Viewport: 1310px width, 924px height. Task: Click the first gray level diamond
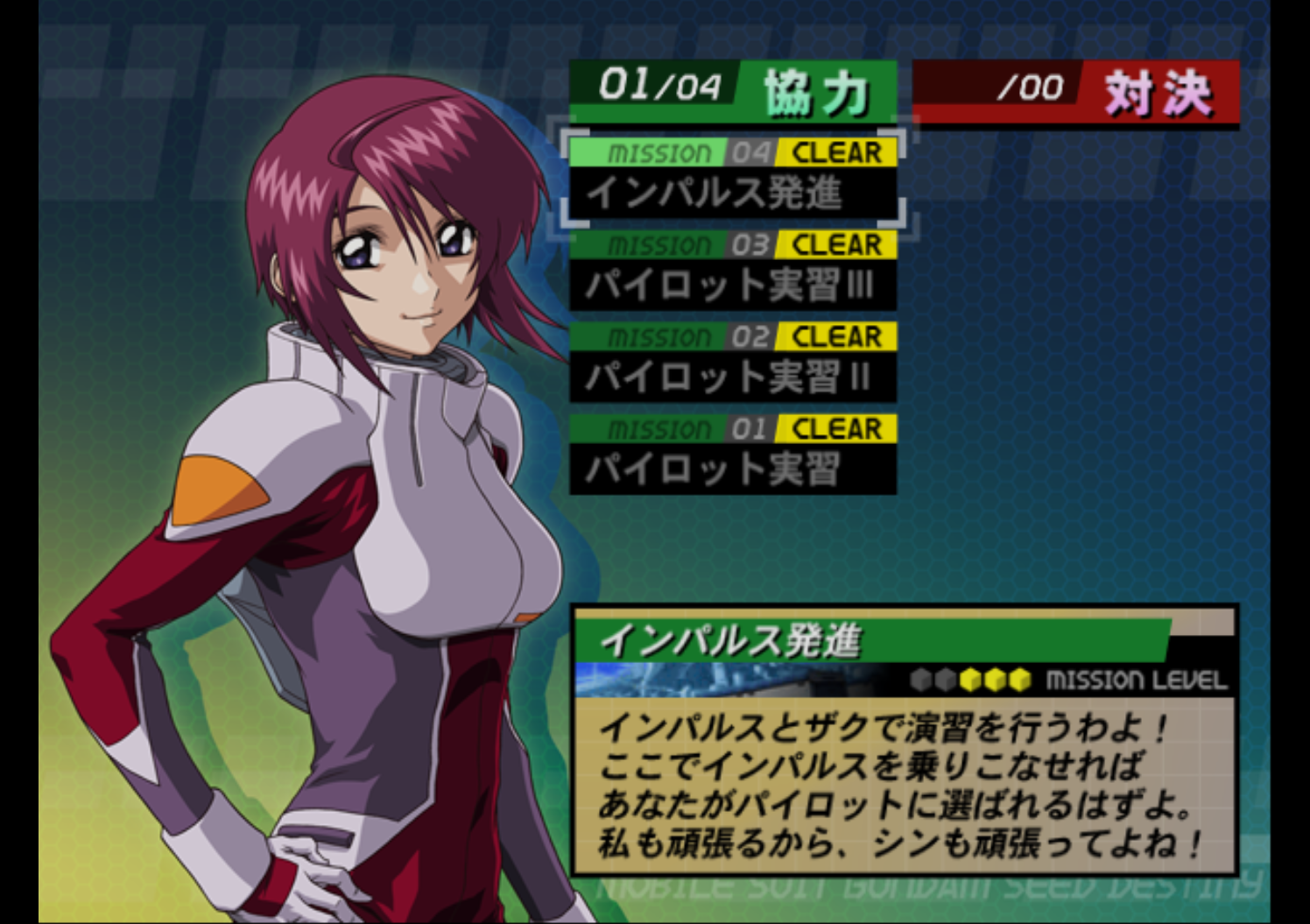919,679
